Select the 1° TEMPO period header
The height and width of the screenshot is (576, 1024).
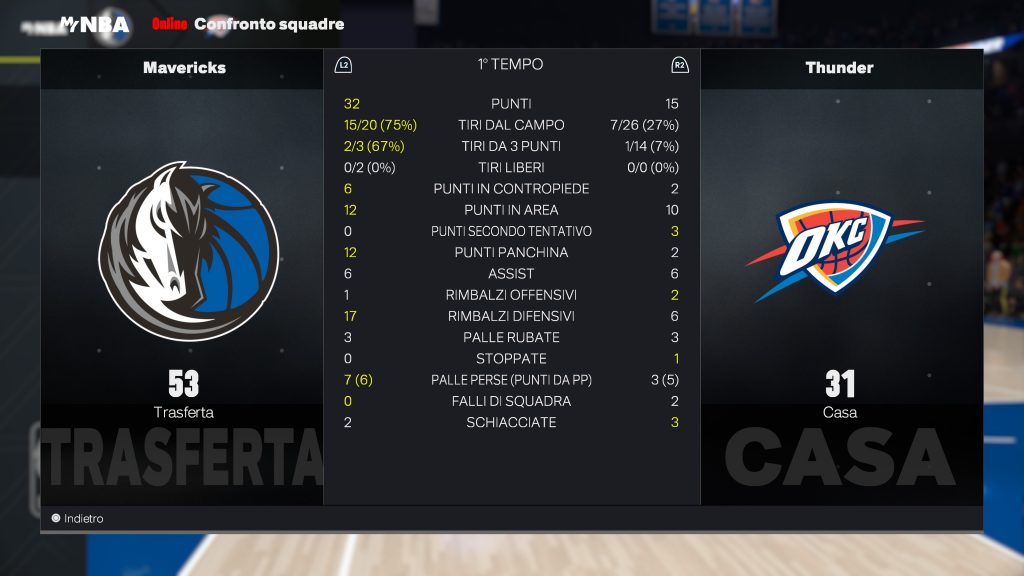click(510, 65)
